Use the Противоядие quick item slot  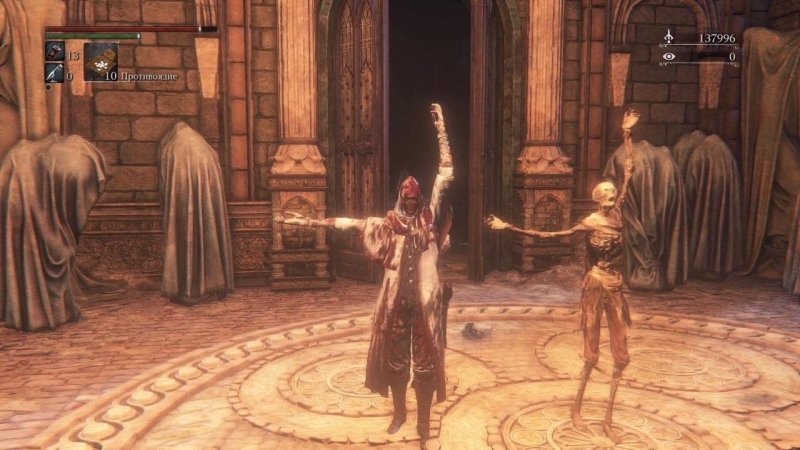point(100,61)
